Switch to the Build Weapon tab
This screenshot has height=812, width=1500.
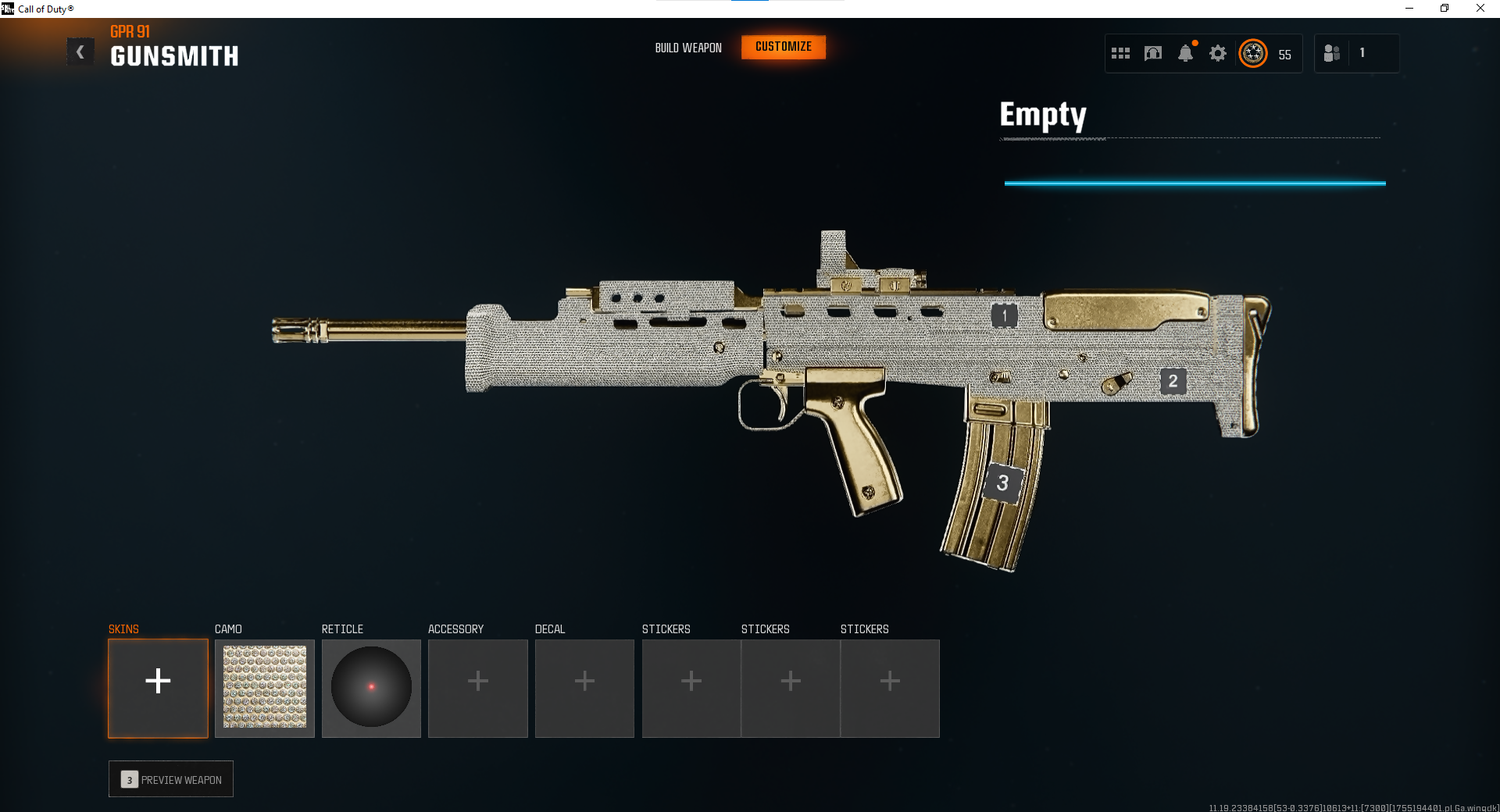(688, 48)
